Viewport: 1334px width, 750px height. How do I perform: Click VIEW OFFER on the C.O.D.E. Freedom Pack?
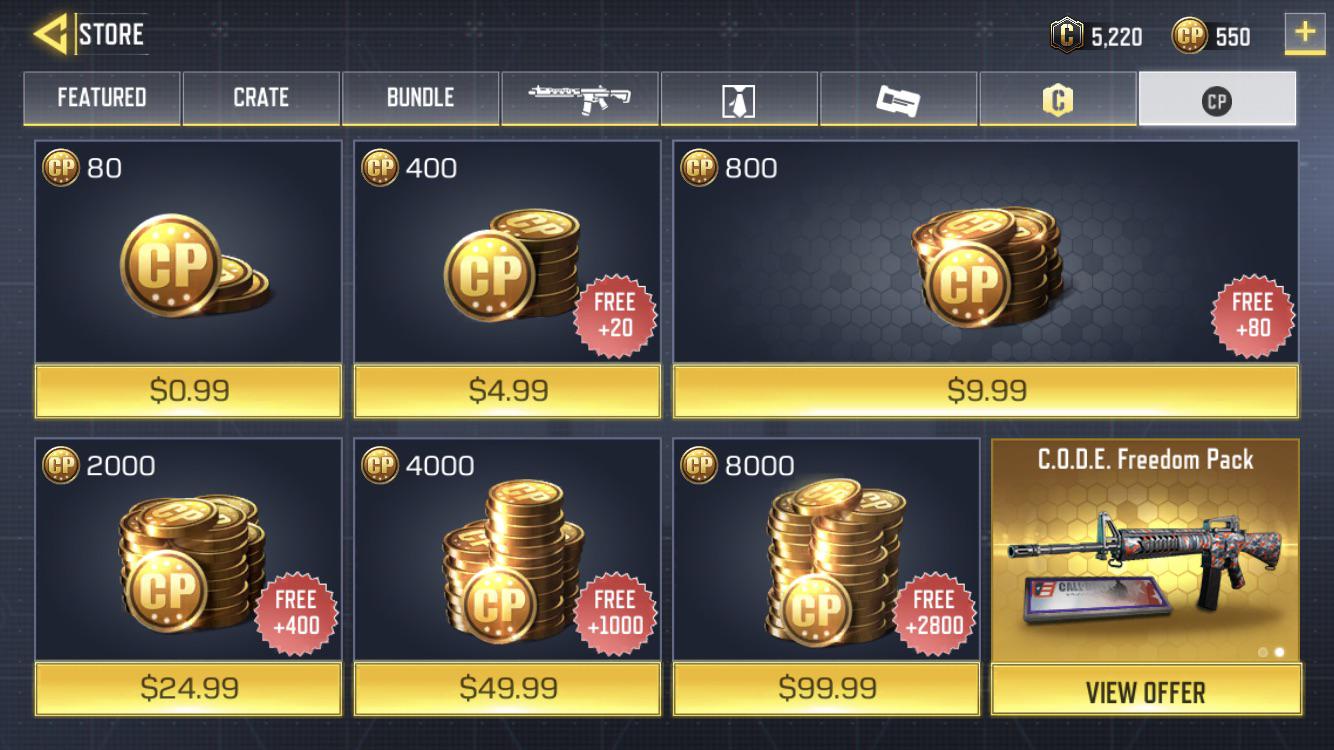(1146, 690)
